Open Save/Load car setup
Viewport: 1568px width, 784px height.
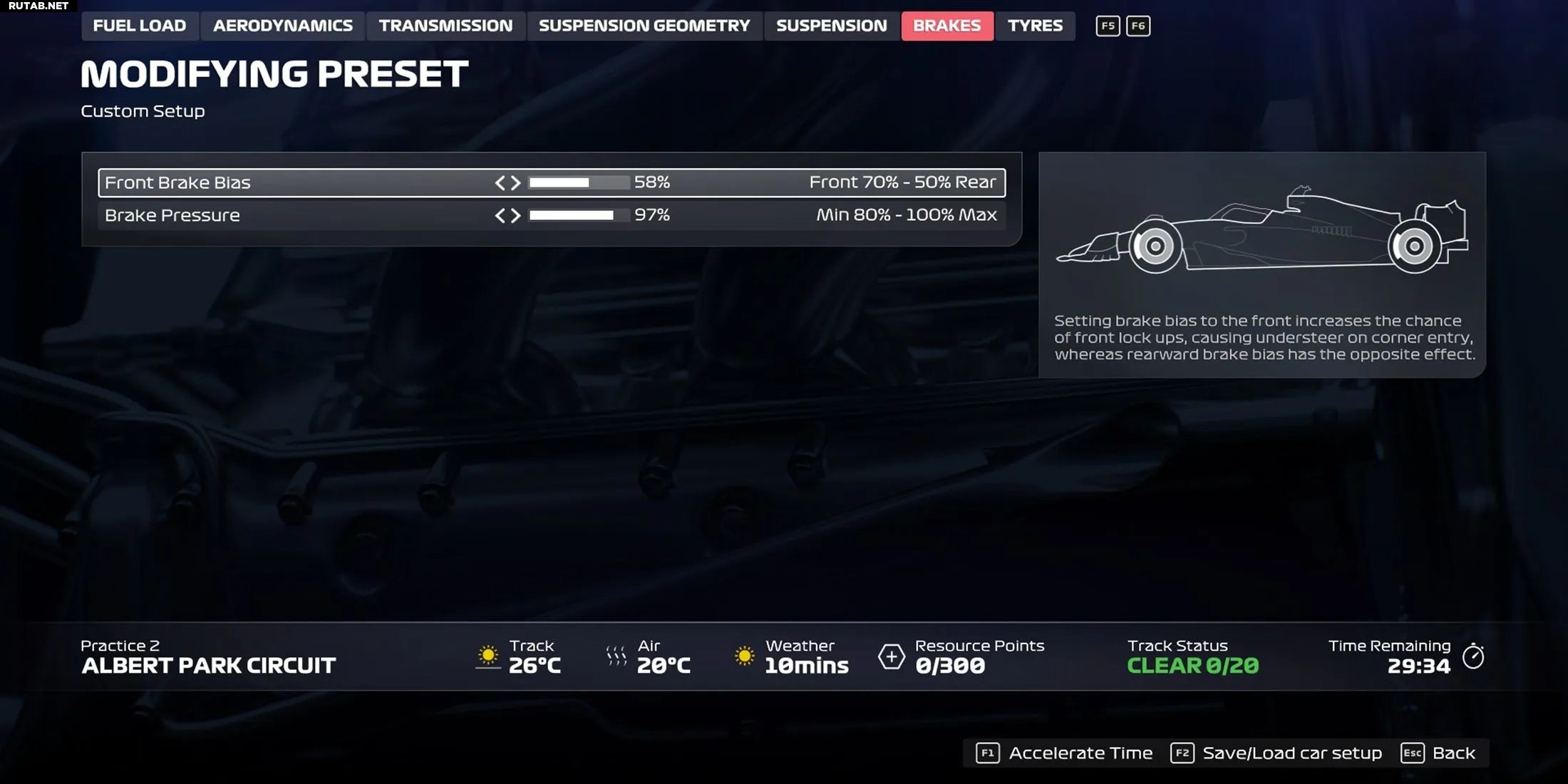[x=1277, y=753]
